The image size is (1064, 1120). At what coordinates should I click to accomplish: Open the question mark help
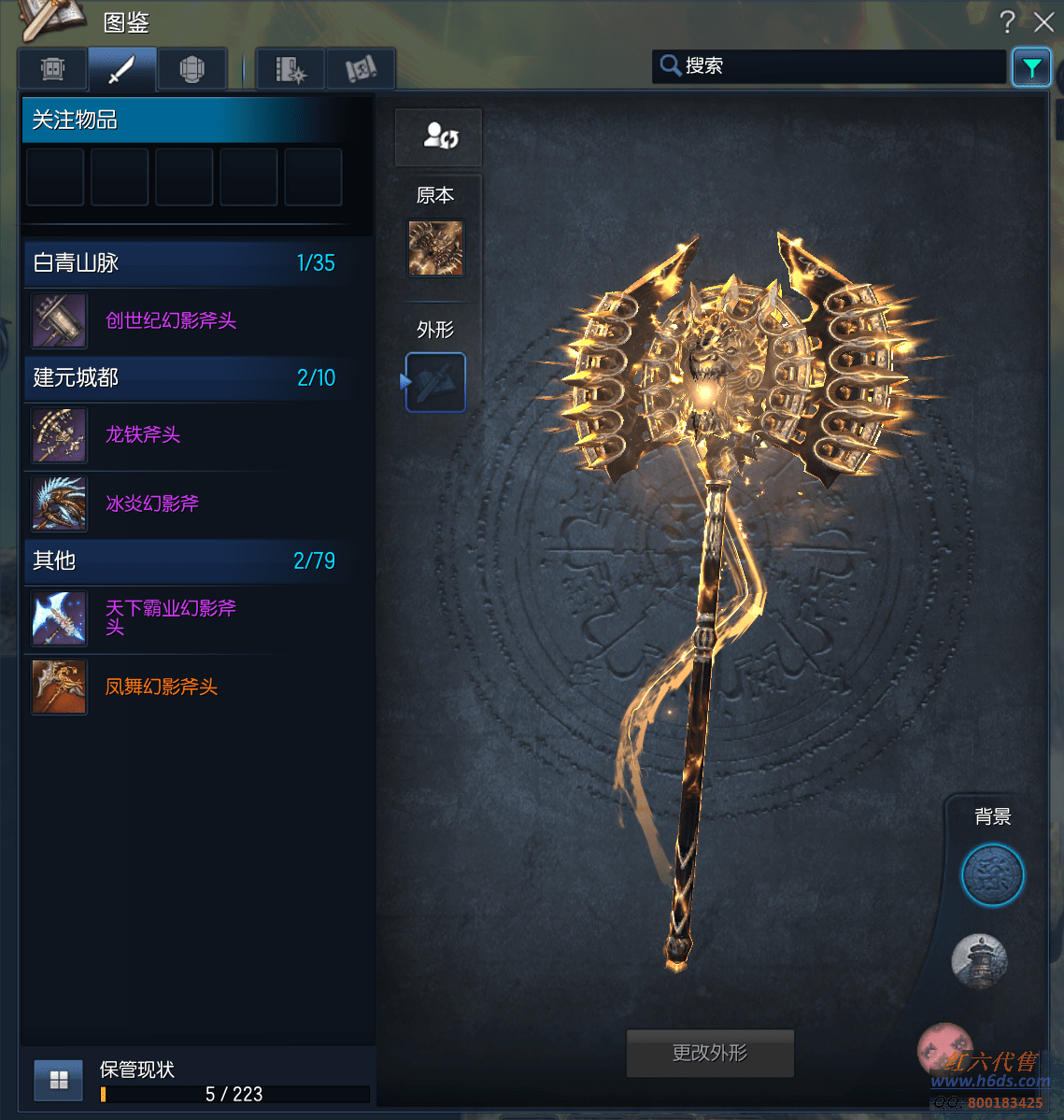(1007, 21)
